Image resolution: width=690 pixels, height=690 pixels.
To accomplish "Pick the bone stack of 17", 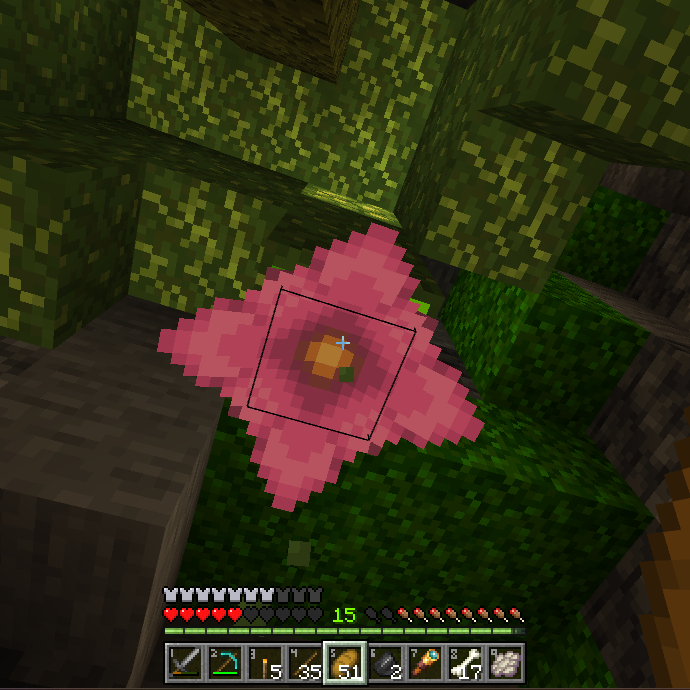I will pos(465,663).
